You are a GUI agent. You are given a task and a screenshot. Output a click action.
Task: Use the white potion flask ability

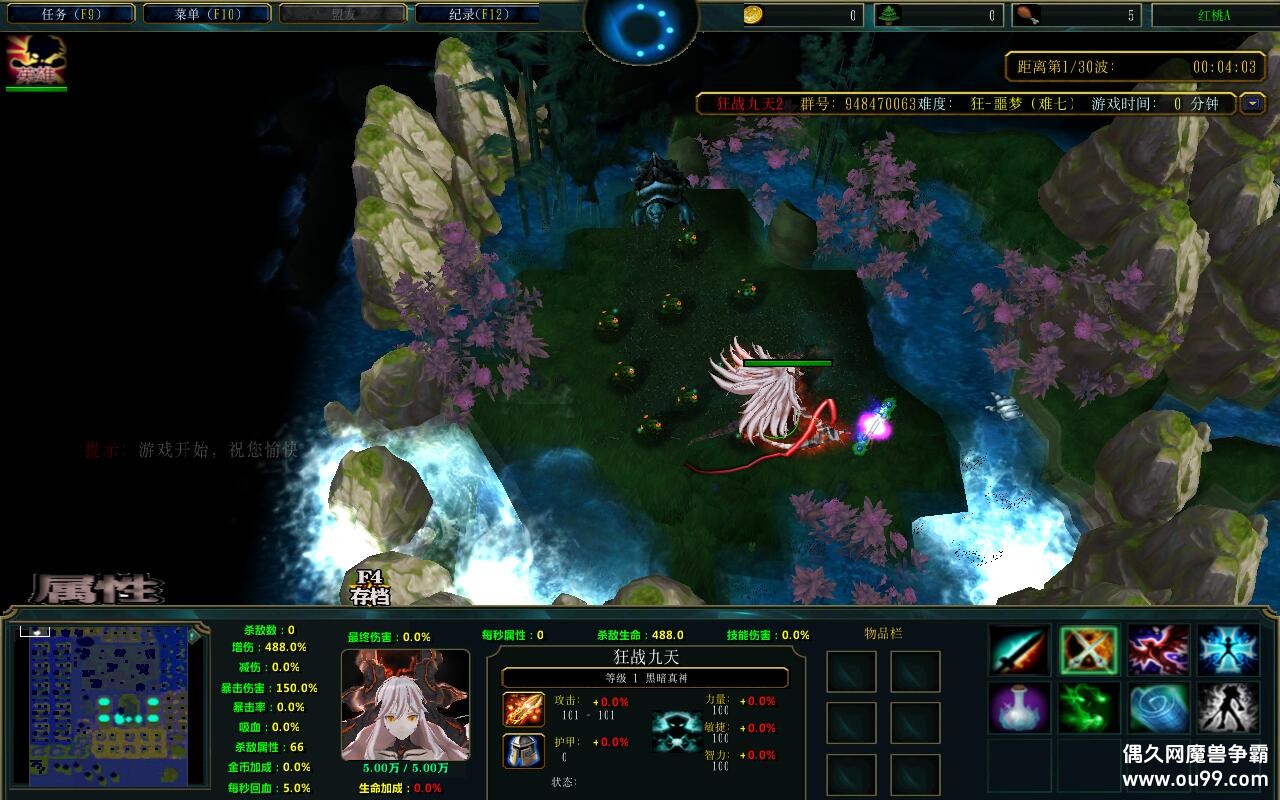tap(1019, 708)
